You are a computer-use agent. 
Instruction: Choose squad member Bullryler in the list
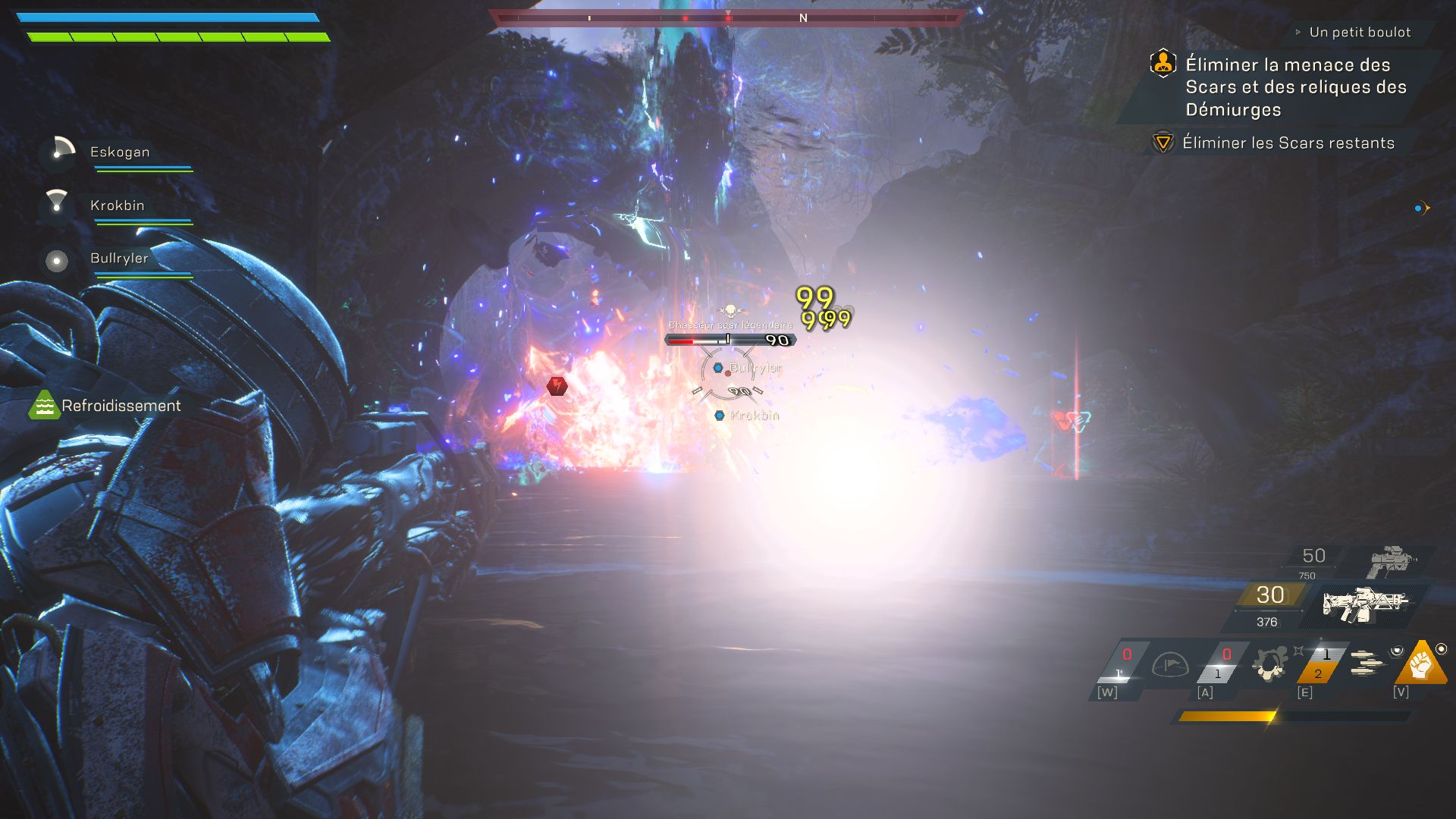click(119, 259)
